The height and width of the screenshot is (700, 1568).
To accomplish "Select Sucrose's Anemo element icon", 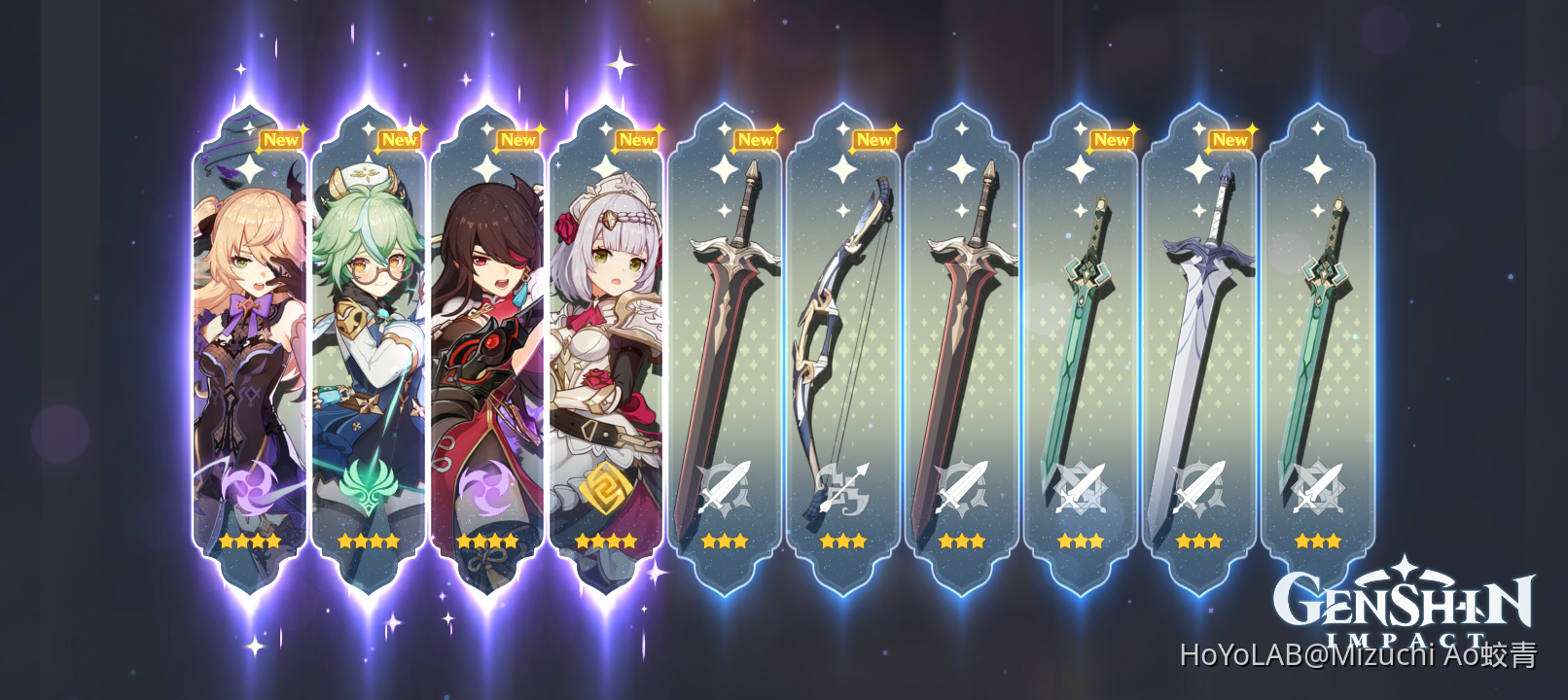I will click(x=371, y=486).
